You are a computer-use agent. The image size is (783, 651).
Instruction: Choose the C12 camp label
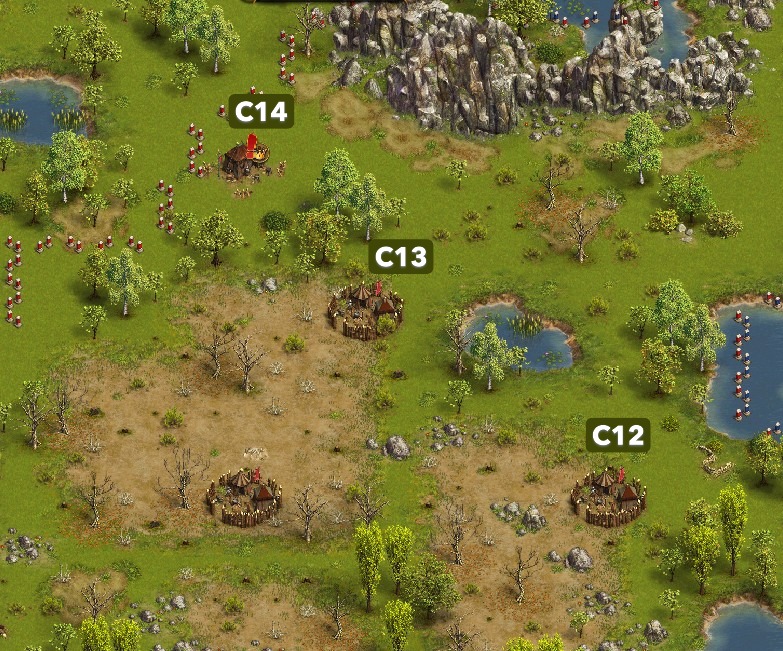(618, 435)
